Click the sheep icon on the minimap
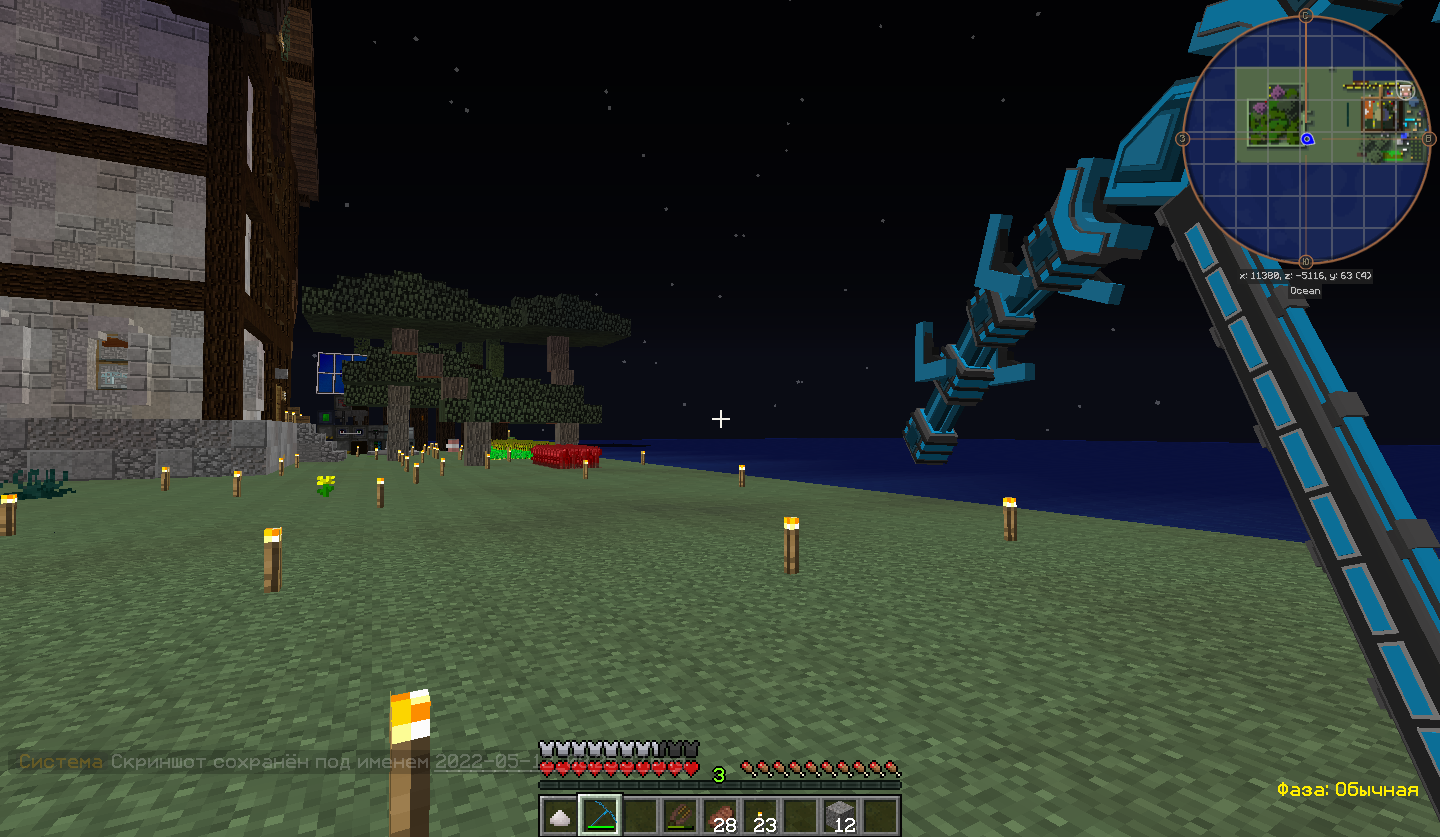 pyautogui.click(x=1405, y=91)
